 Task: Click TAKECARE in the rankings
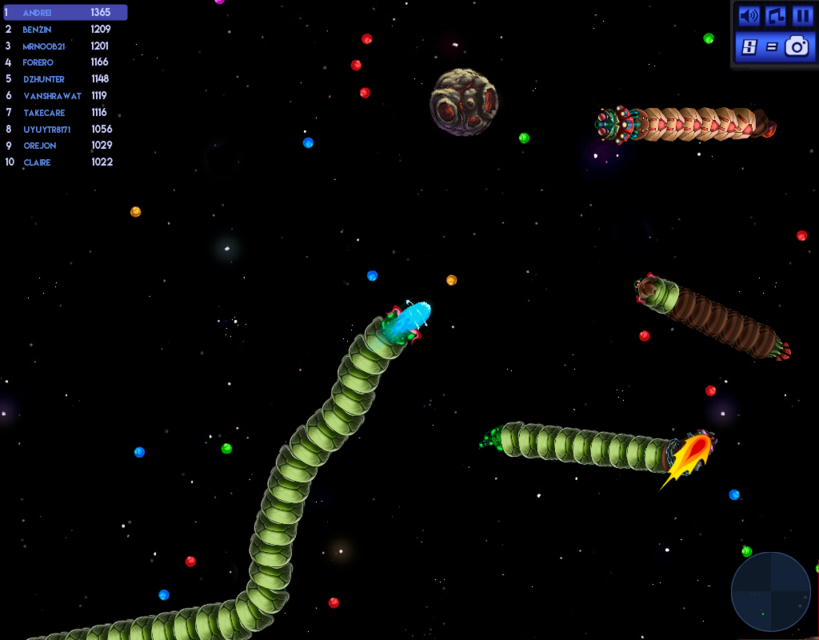click(65, 113)
